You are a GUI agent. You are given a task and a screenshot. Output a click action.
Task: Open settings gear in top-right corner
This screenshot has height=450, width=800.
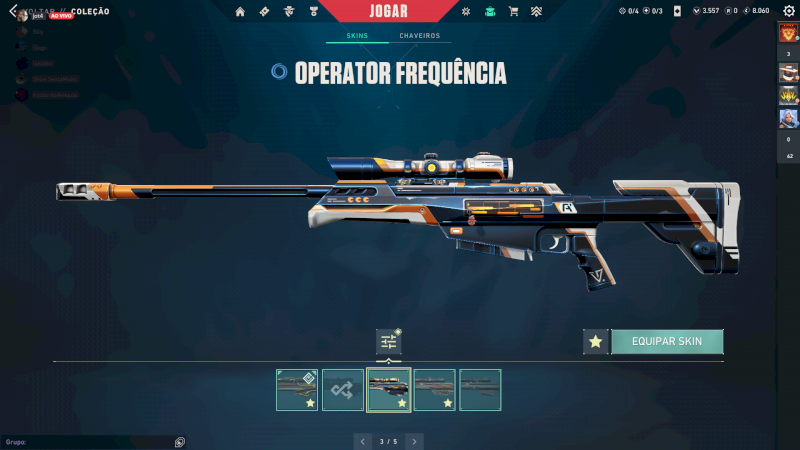(x=788, y=11)
